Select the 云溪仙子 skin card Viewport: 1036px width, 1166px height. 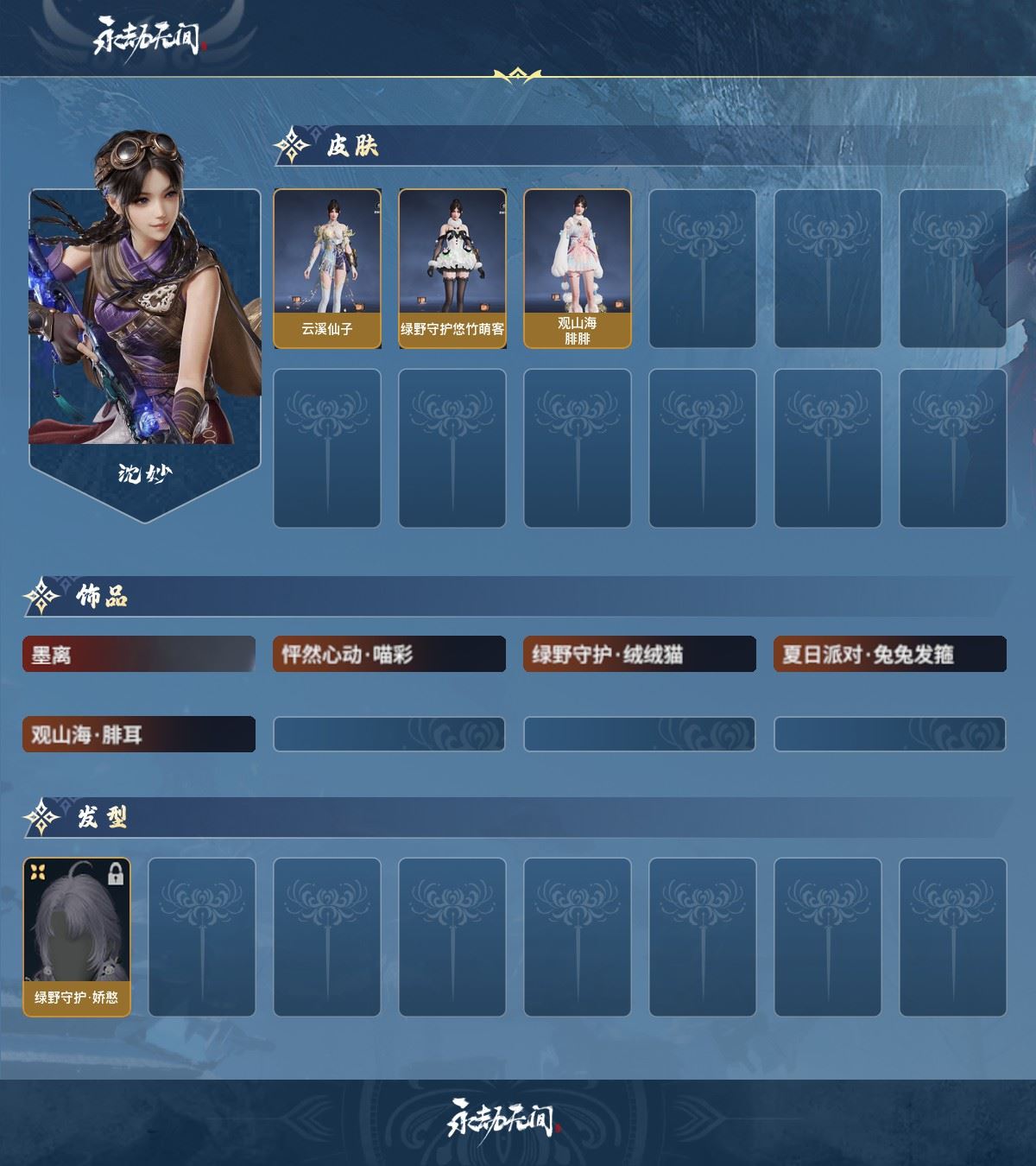(x=327, y=269)
